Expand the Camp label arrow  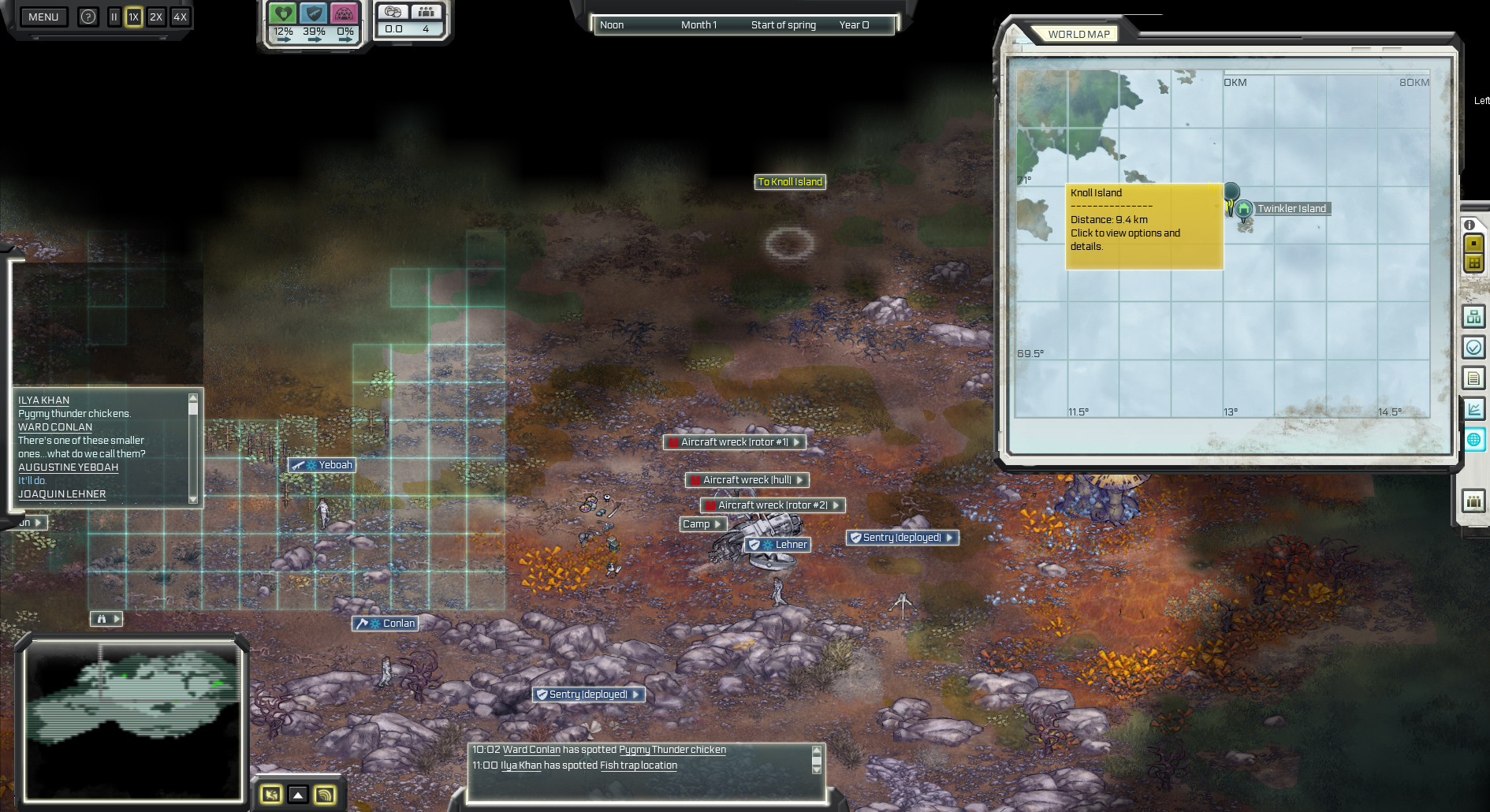(718, 524)
